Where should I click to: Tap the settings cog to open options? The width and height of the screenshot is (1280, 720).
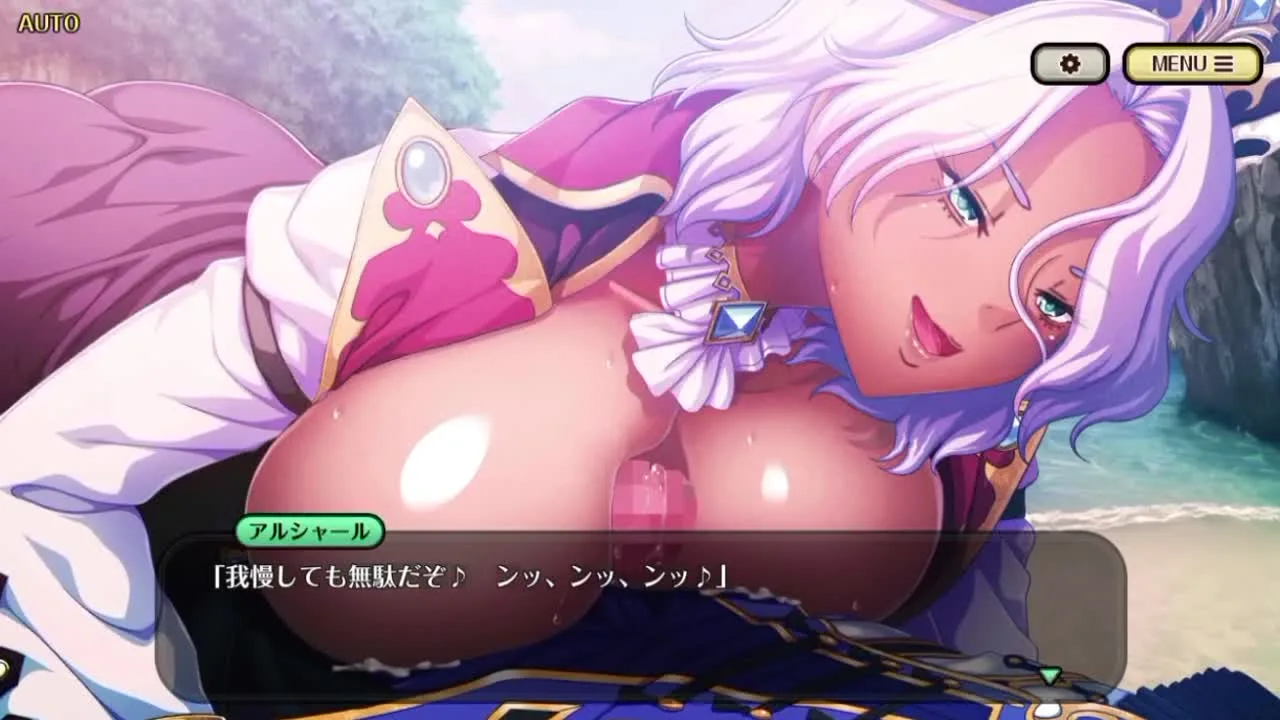pyautogui.click(x=1070, y=63)
